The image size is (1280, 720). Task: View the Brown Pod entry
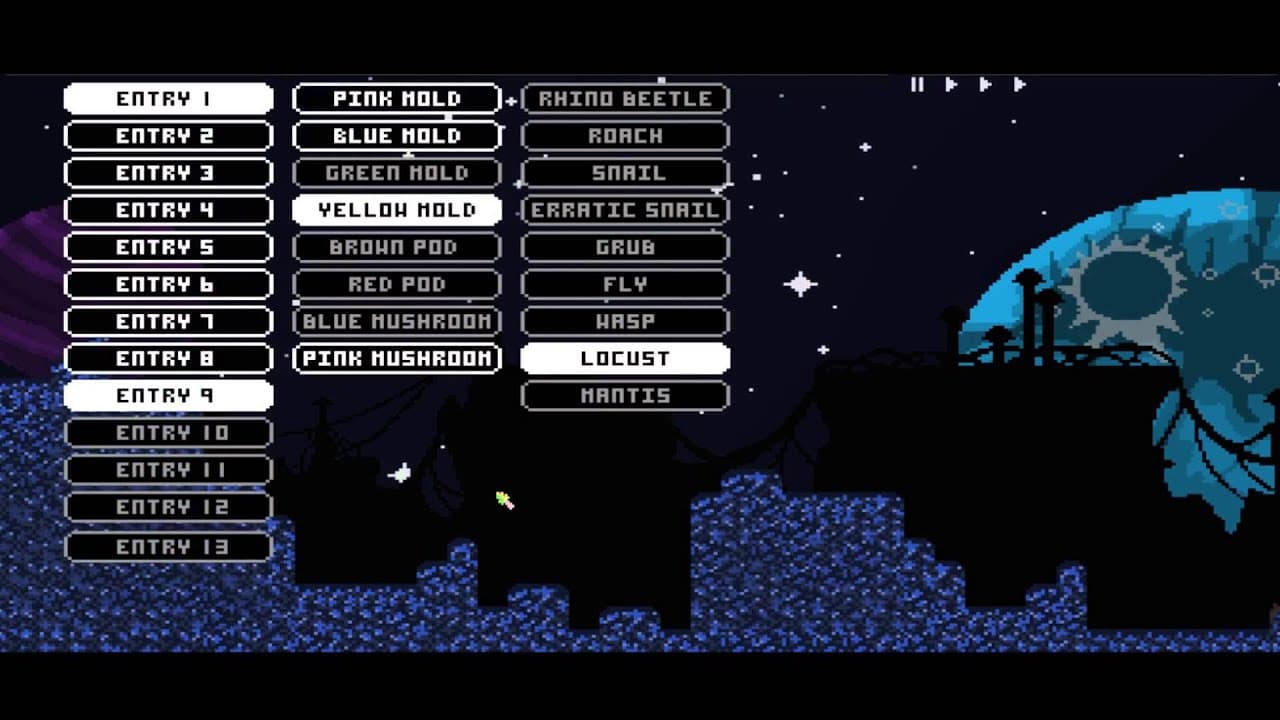click(396, 247)
